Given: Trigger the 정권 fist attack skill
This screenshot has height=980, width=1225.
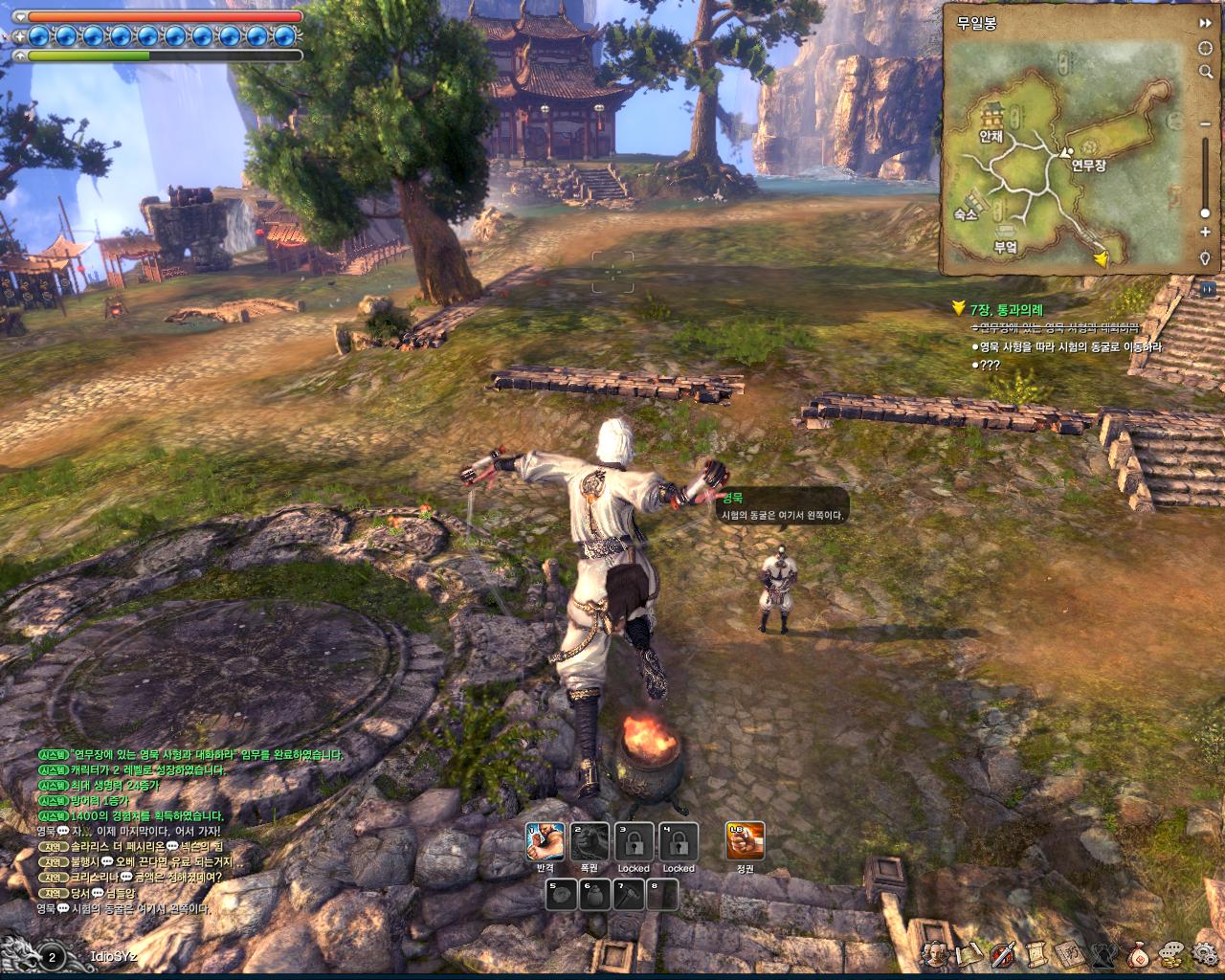Looking at the screenshot, I should [746, 842].
